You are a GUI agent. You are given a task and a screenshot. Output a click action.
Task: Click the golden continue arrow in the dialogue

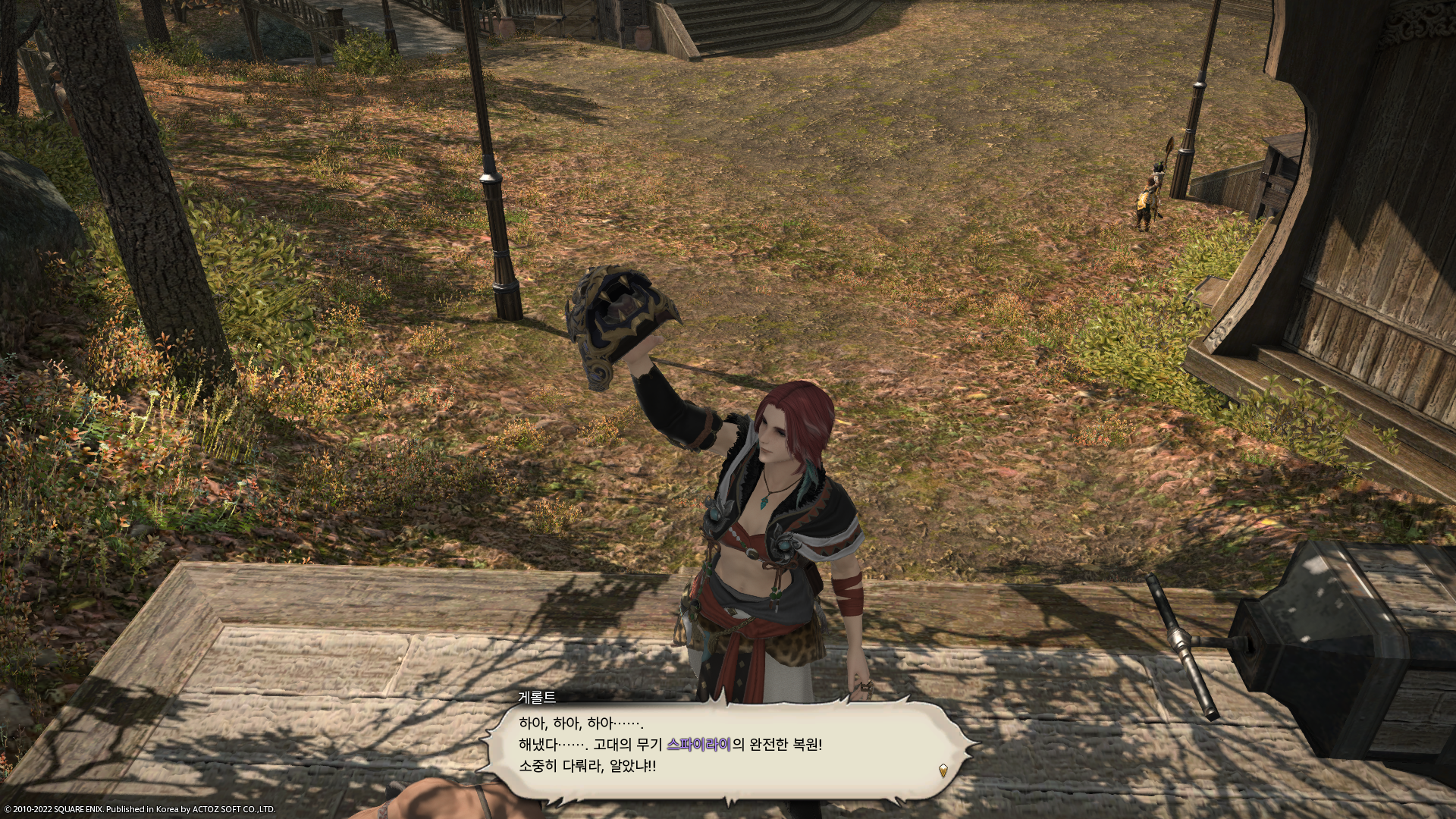point(943,770)
